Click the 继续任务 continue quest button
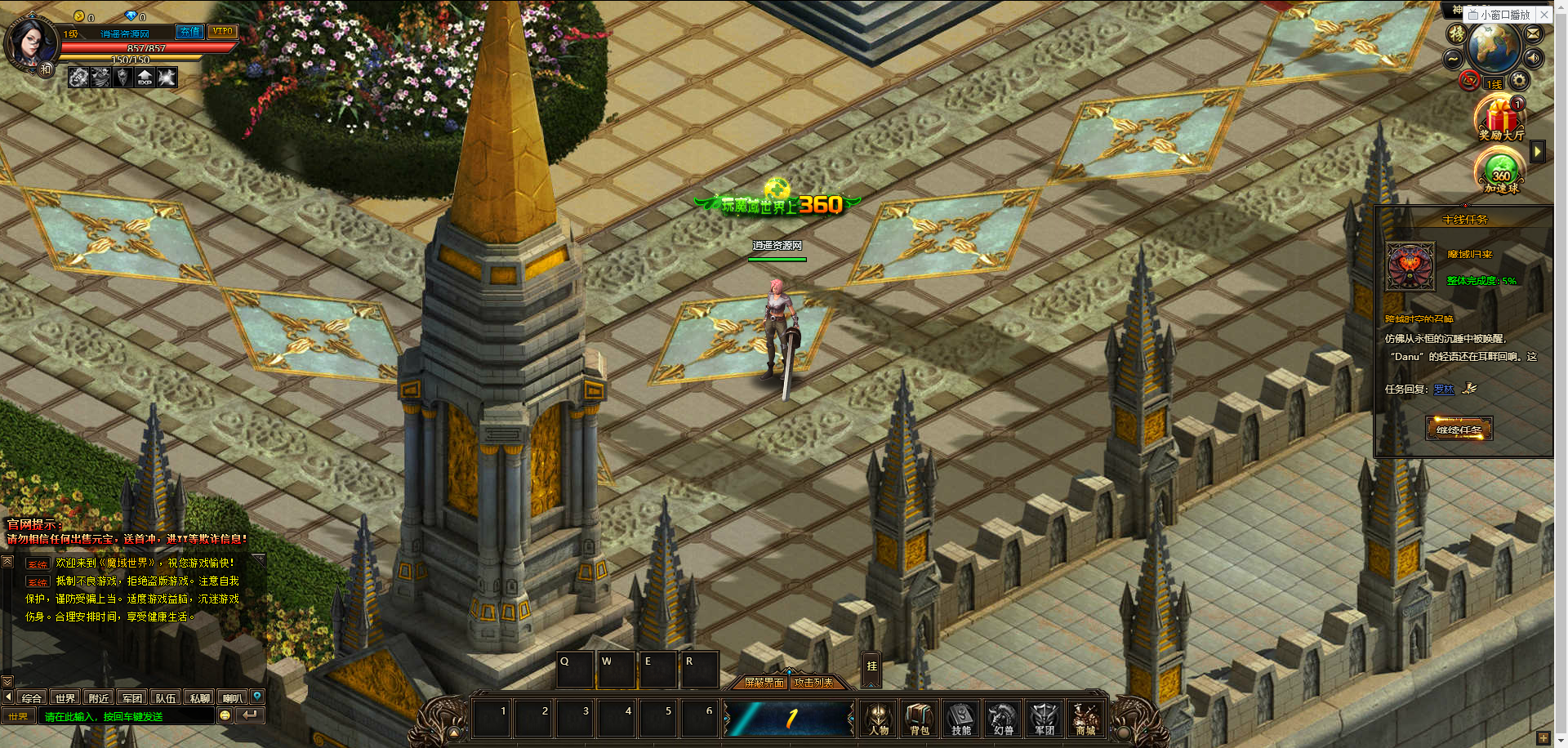Viewport: 1568px width, 748px height. click(x=1459, y=429)
